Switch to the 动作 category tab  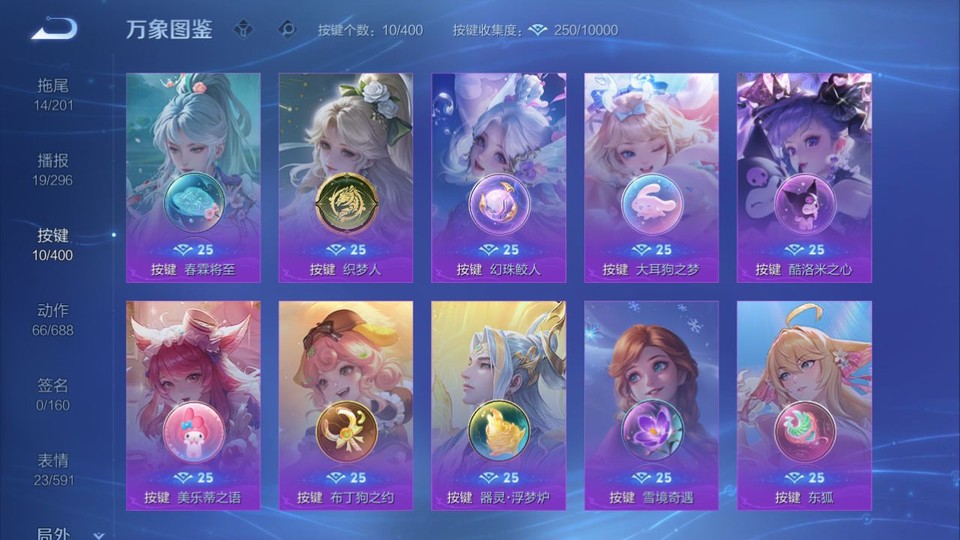[x=53, y=320]
